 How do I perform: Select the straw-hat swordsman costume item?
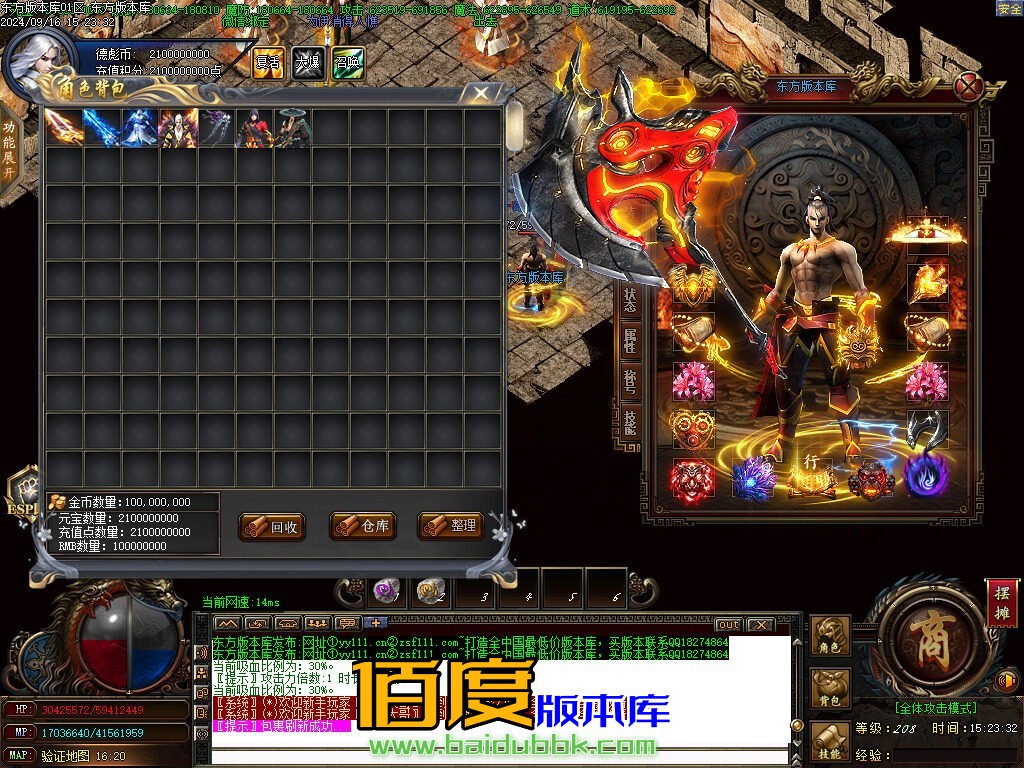[x=293, y=128]
